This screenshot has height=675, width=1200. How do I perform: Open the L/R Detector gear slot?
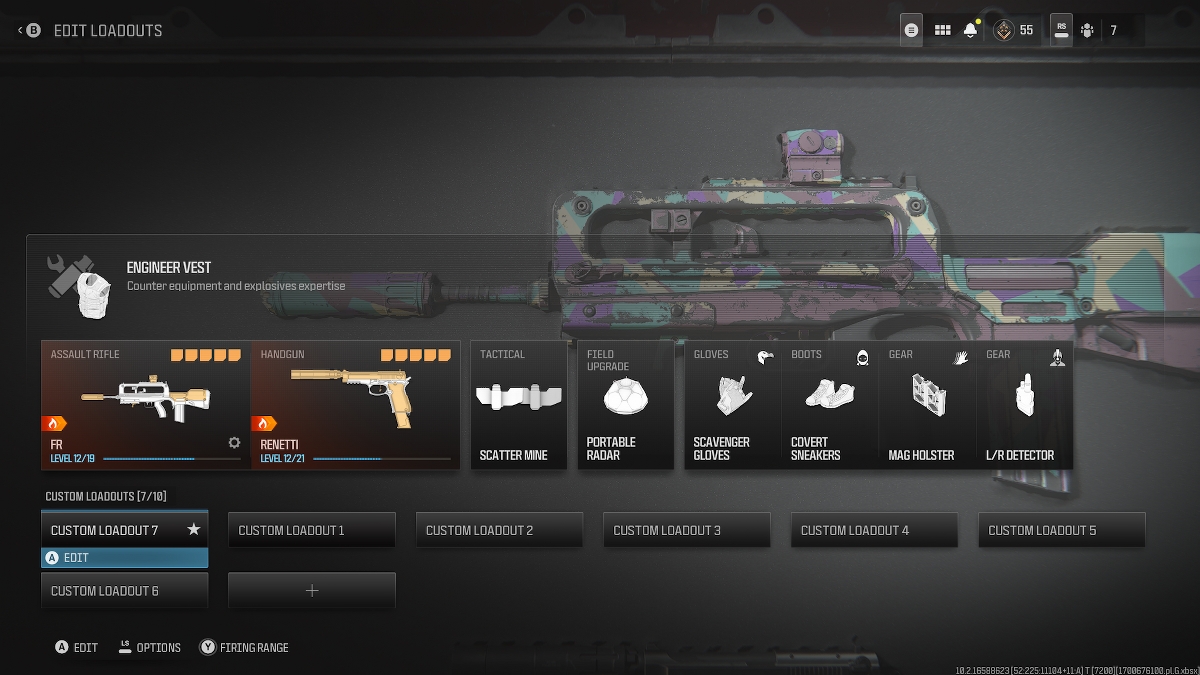pyautogui.click(x=1024, y=404)
